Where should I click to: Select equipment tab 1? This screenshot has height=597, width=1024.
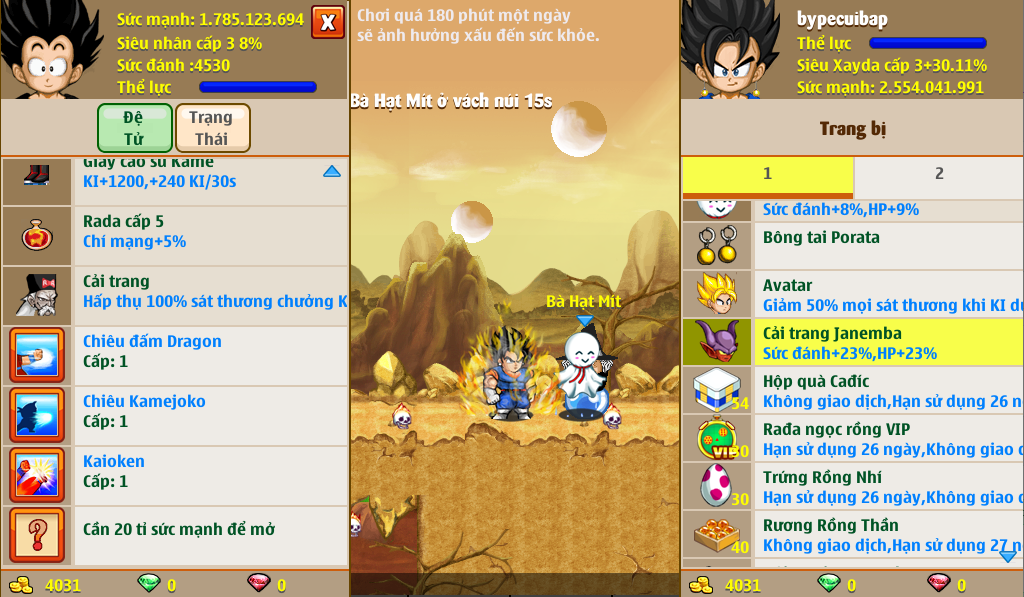click(767, 175)
